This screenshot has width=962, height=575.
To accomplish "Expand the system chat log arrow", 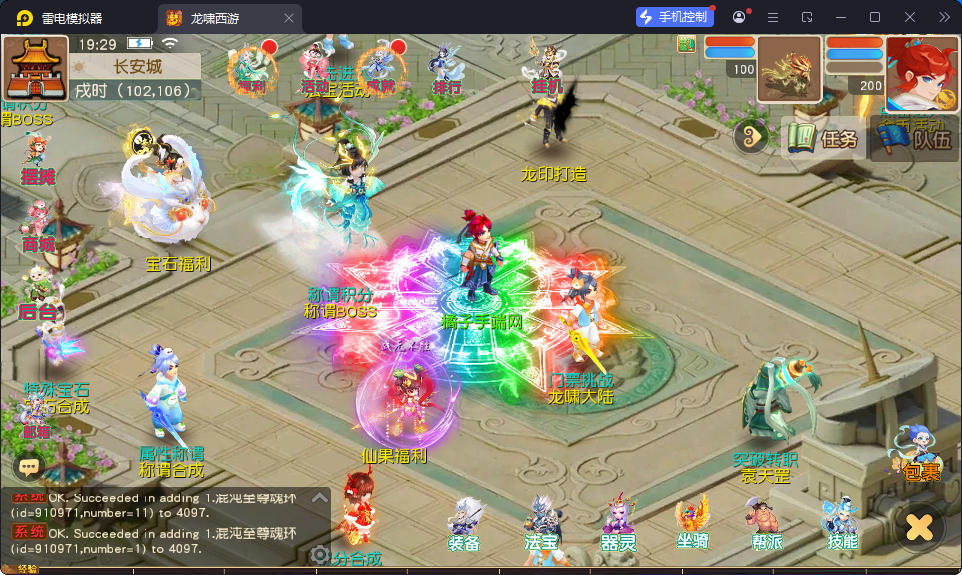I will pos(319,497).
